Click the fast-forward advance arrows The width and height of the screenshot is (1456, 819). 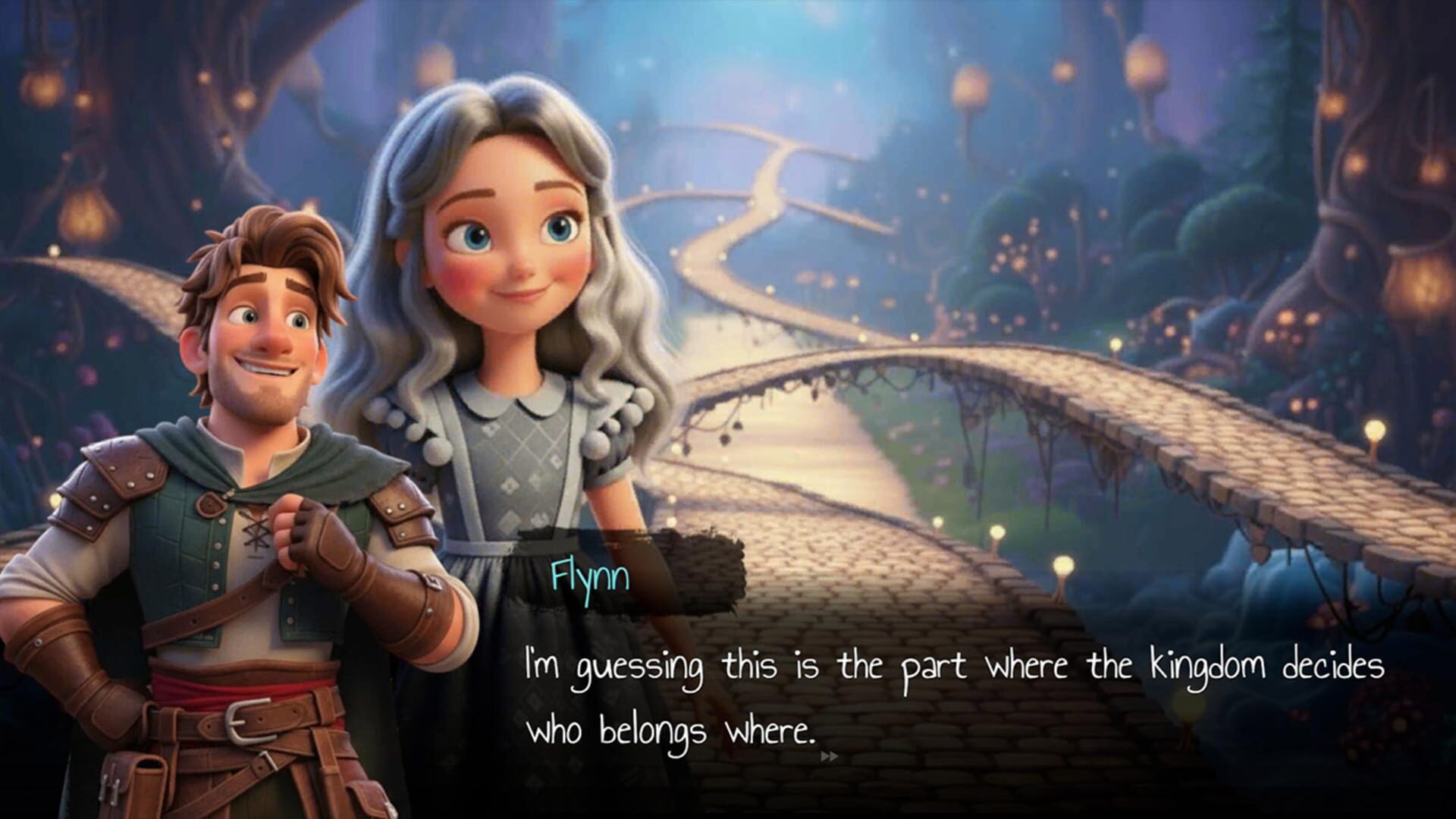point(830,755)
